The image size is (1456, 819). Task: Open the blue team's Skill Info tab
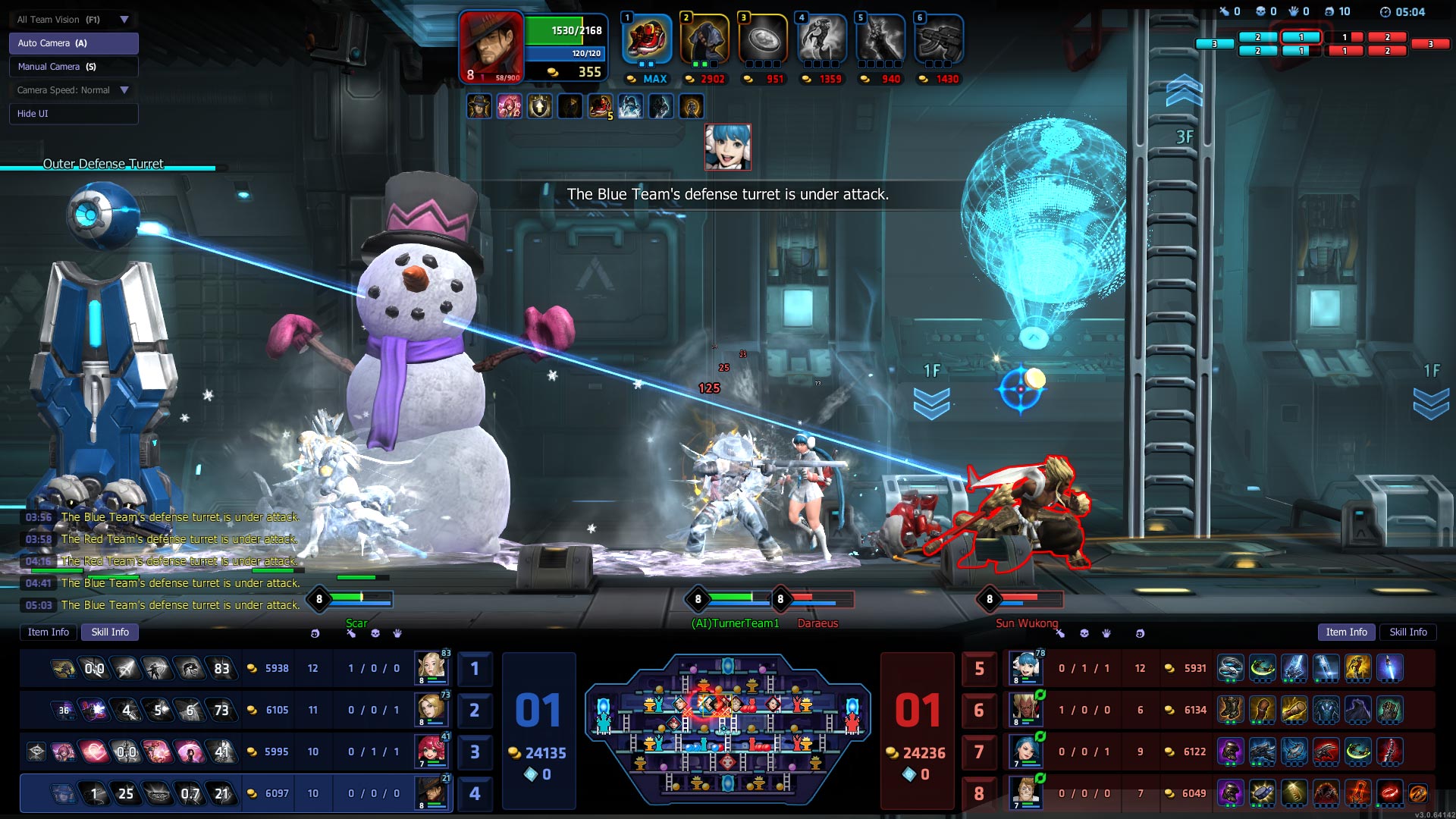tap(110, 632)
